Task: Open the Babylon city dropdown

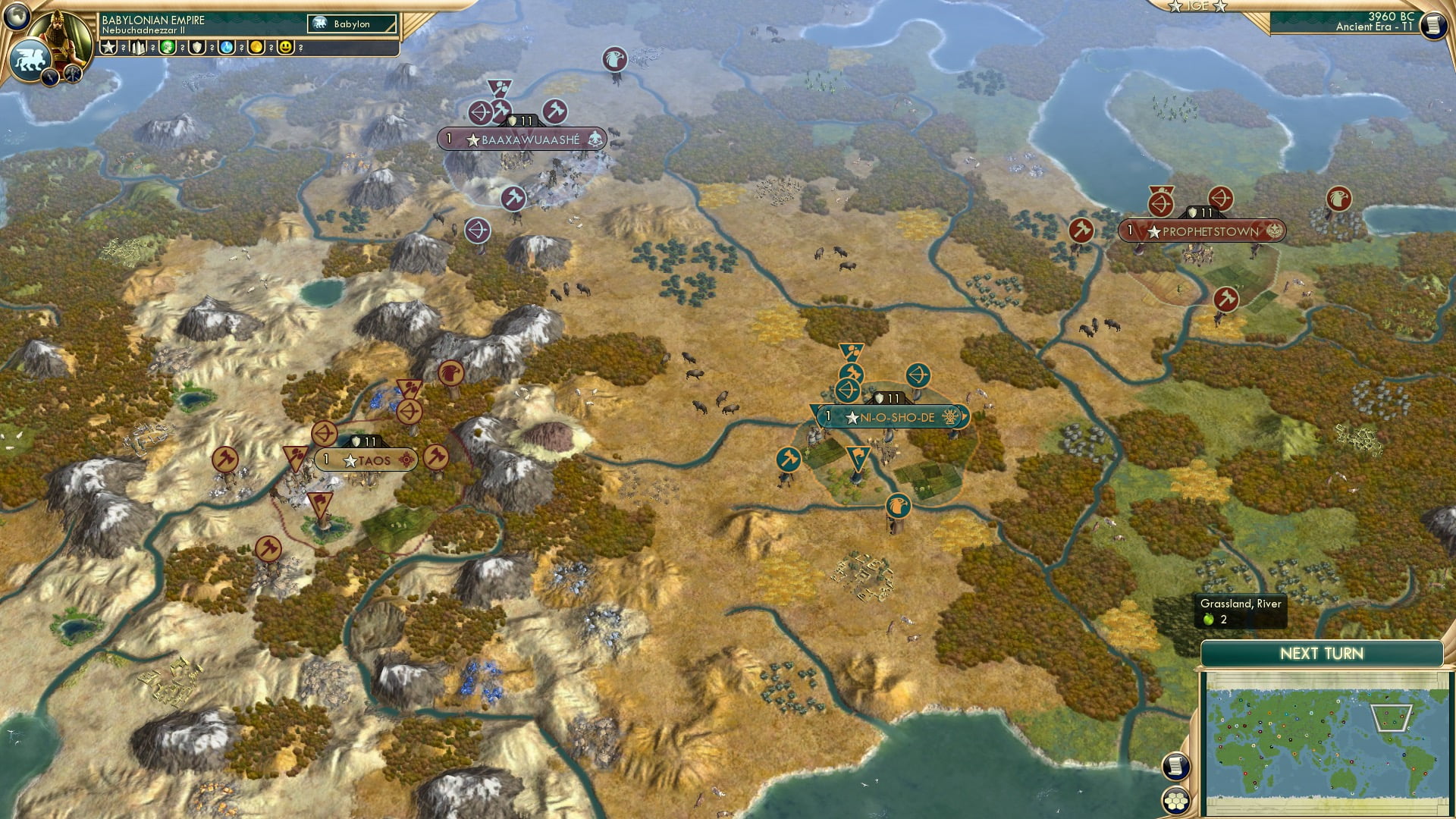Action: [x=353, y=24]
